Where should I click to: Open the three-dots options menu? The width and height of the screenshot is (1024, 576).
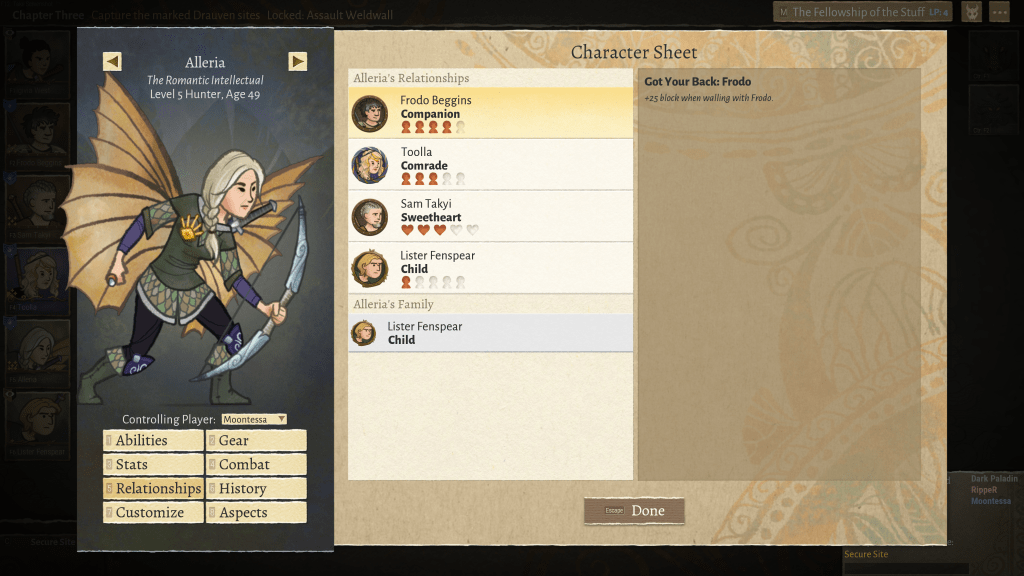(999, 12)
